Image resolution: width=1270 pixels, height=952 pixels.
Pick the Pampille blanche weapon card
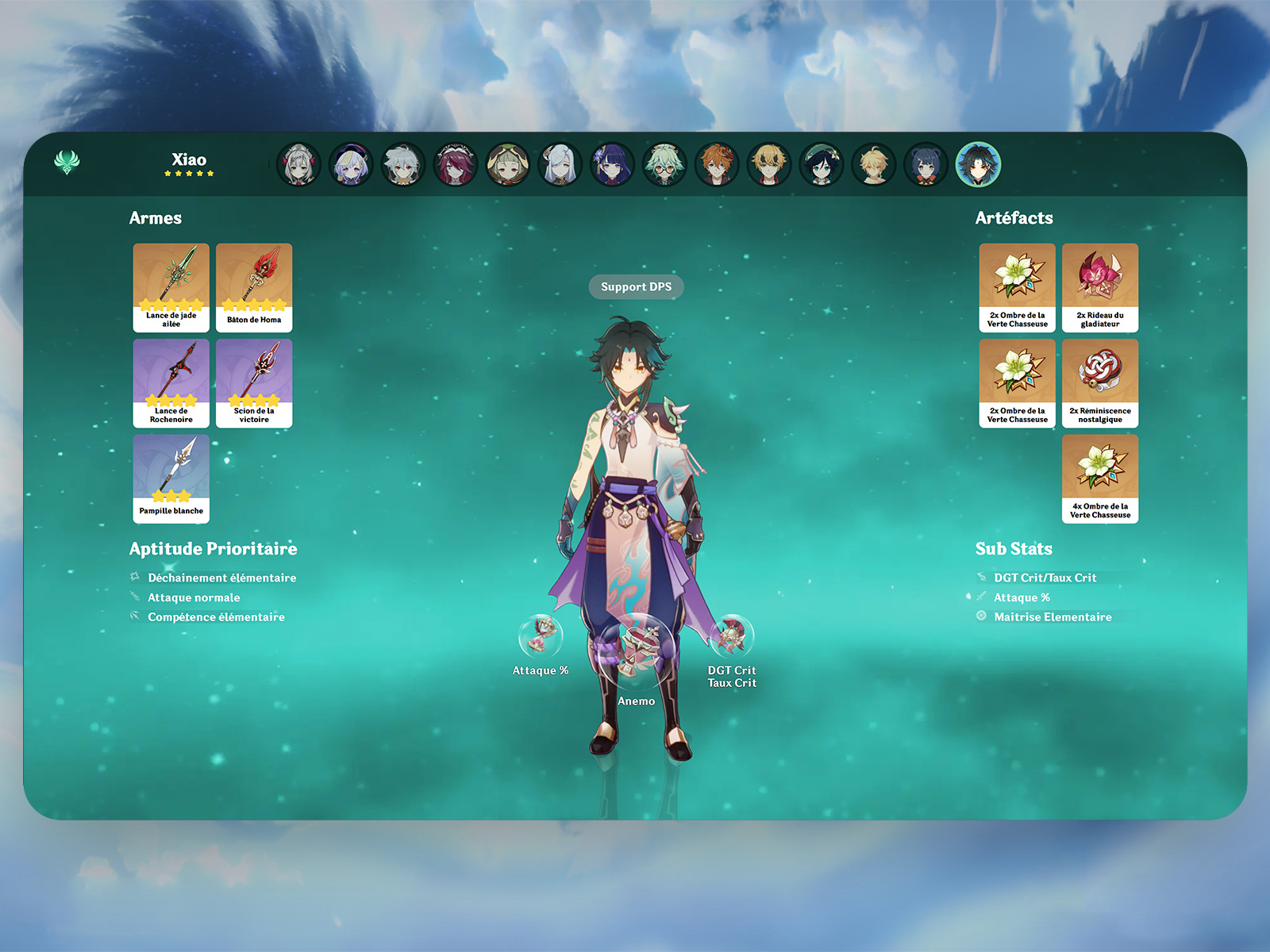(x=171, y=478)
